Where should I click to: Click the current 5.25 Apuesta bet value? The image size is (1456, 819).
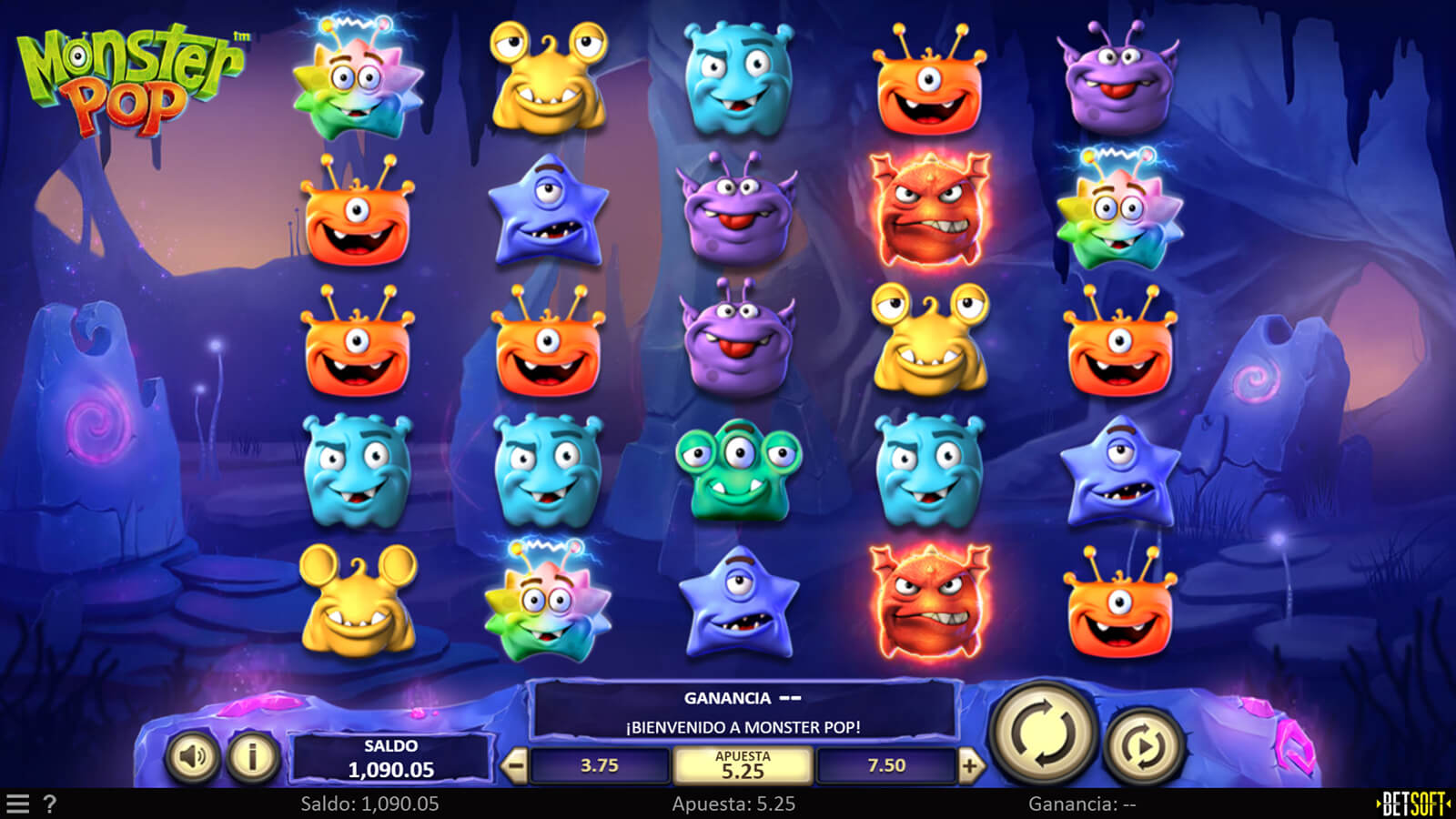point(743,766)
